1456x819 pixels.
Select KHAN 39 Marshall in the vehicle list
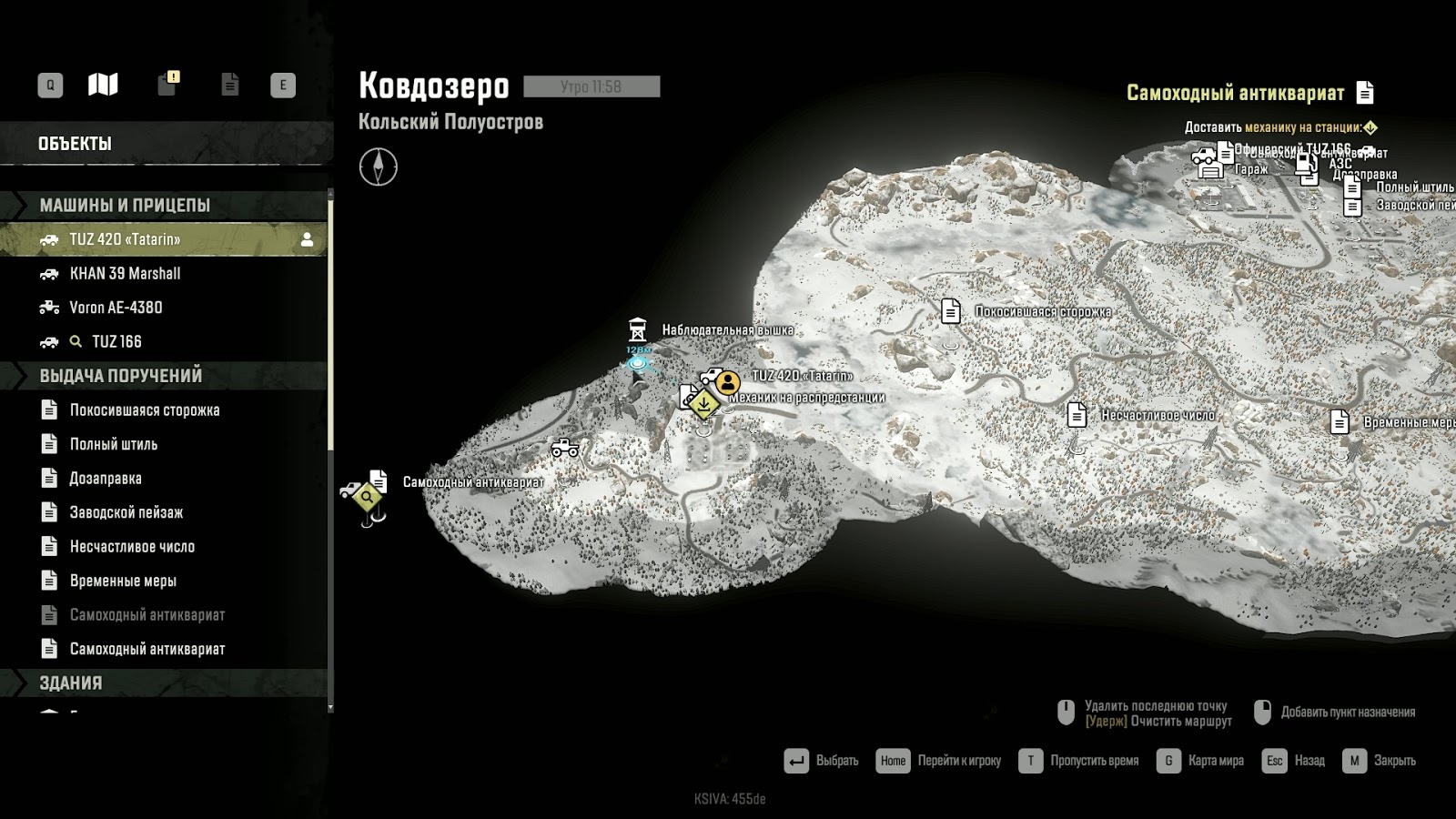125,273
